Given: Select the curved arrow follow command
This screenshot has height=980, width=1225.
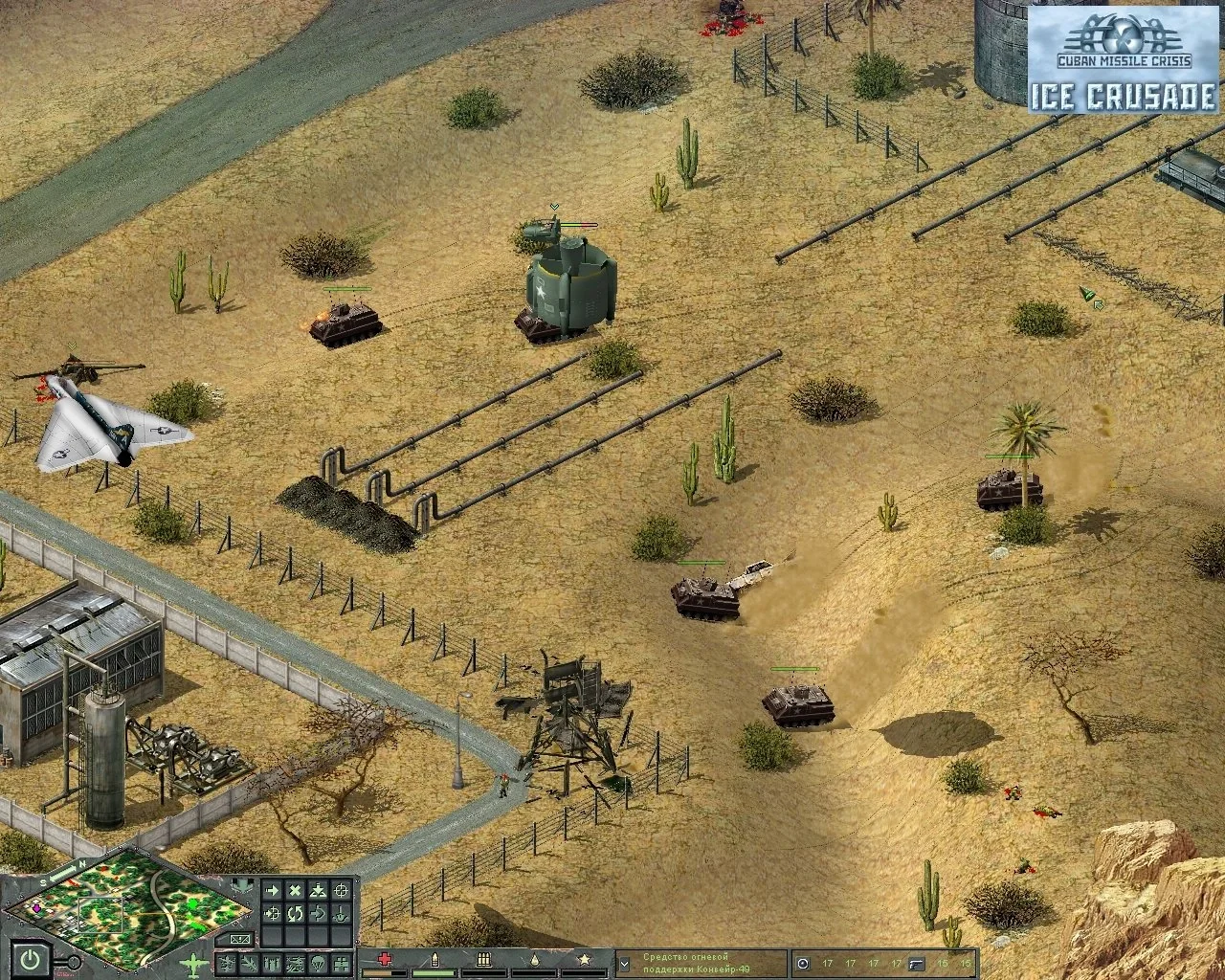Looking at the screenshot, I should point(319,914).
